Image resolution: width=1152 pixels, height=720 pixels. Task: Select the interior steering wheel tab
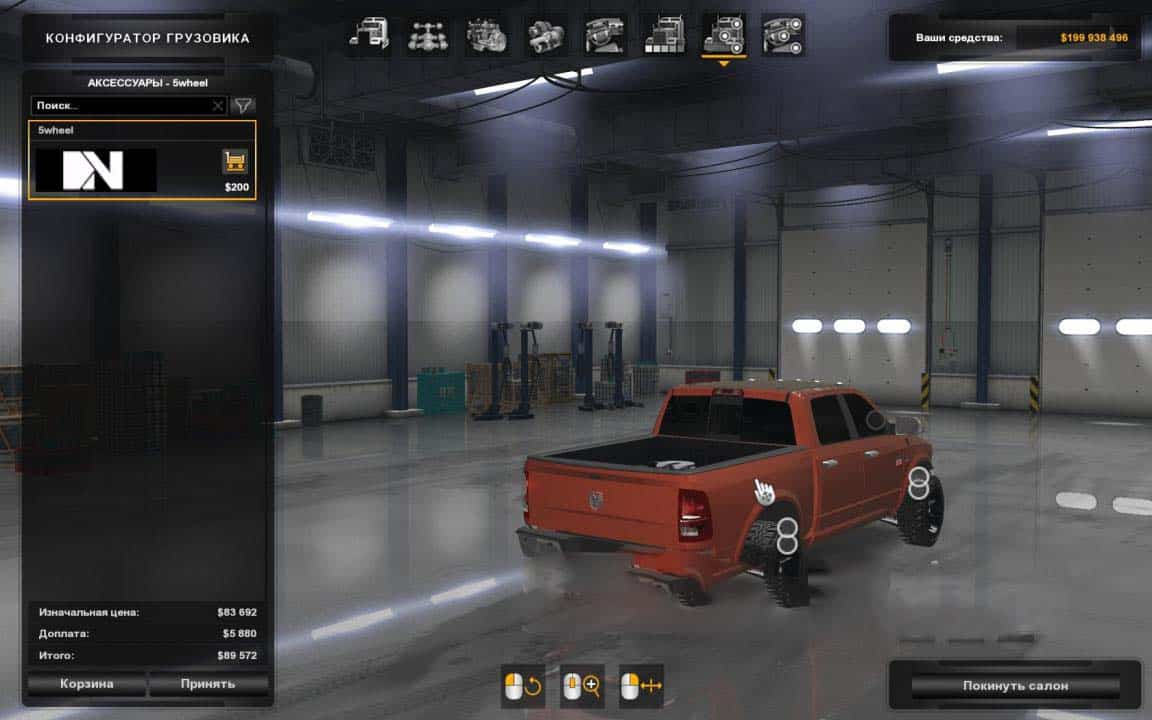605,35
